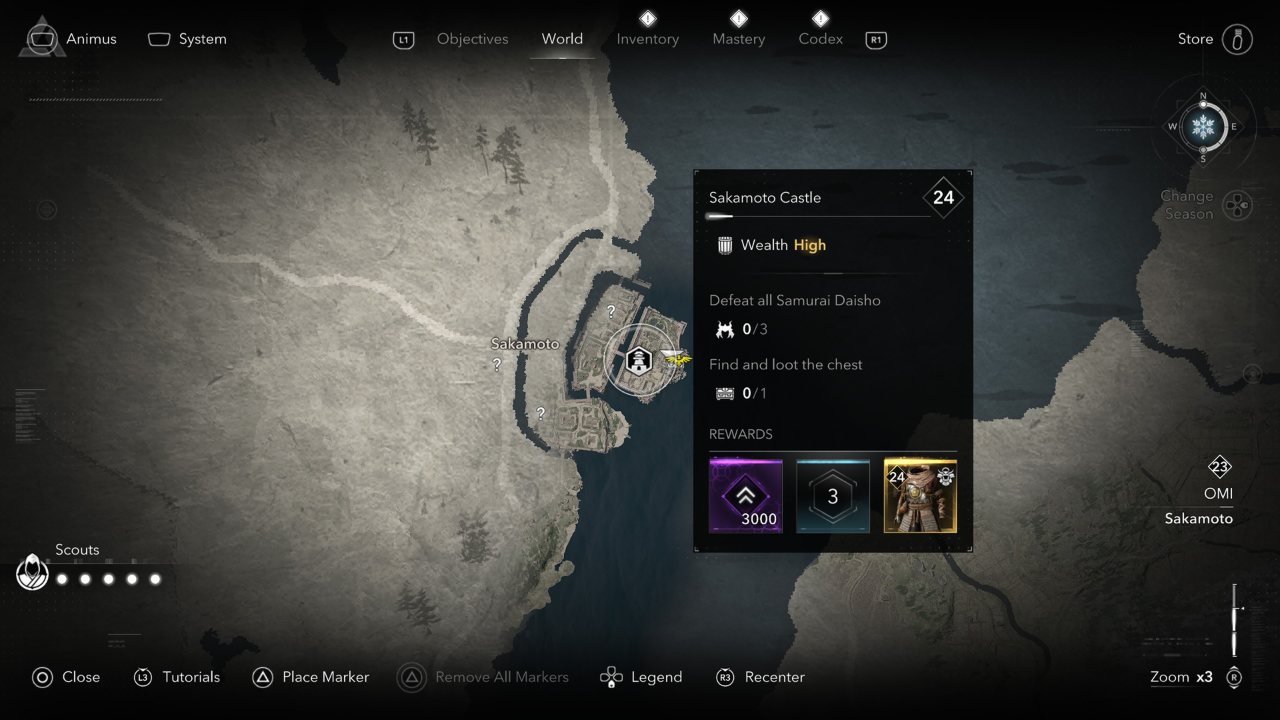Click the Sakamoto Castle marker on the map
Viewport: 1280px width, 720px height.
pos(640,360)
